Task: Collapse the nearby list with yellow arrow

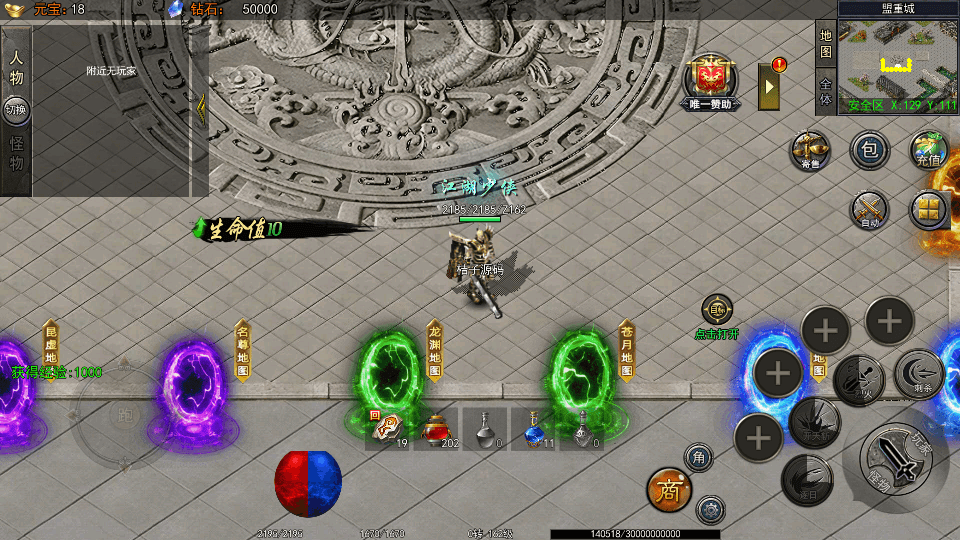Action: [200, 108]
